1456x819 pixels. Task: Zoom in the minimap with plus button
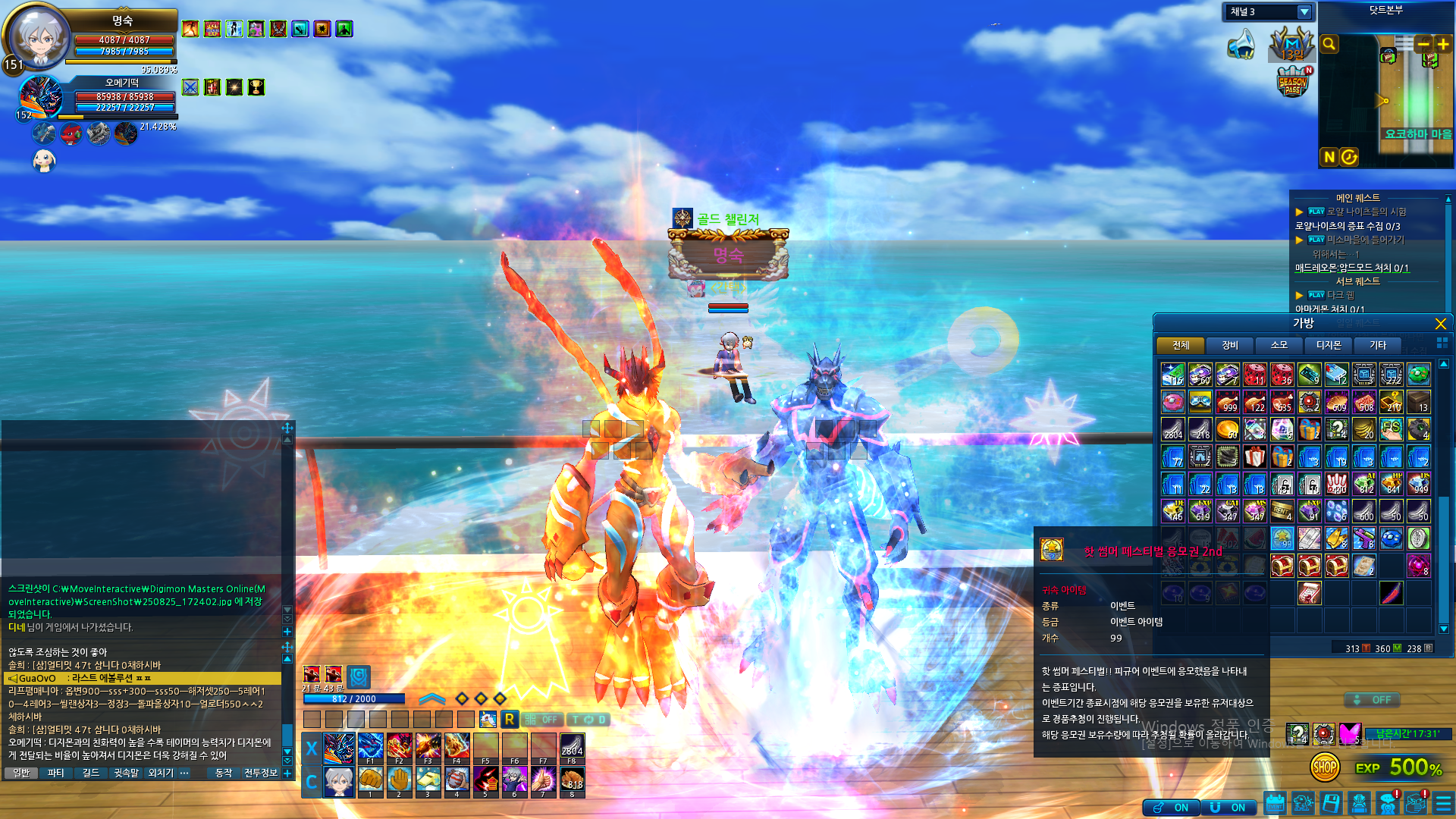(1442, 44)
